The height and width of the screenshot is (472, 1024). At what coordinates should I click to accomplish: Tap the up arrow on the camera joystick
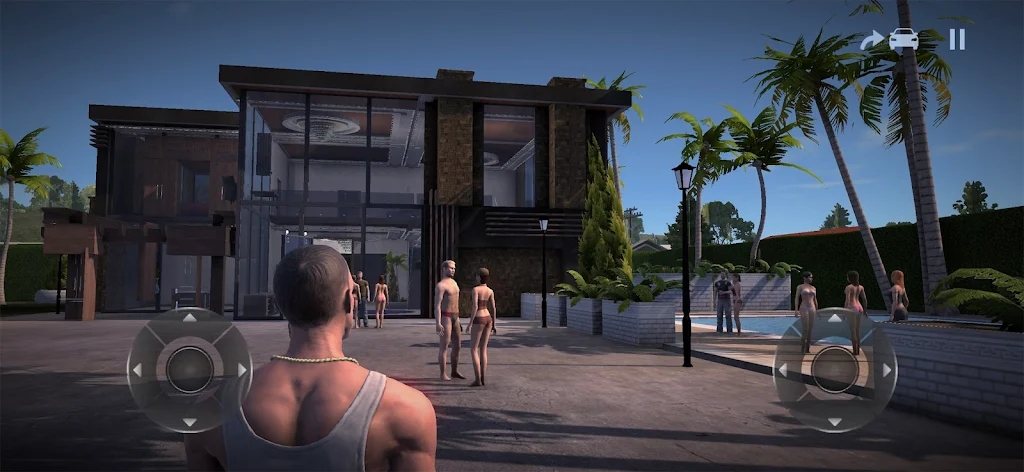click(x=835, y=319)
